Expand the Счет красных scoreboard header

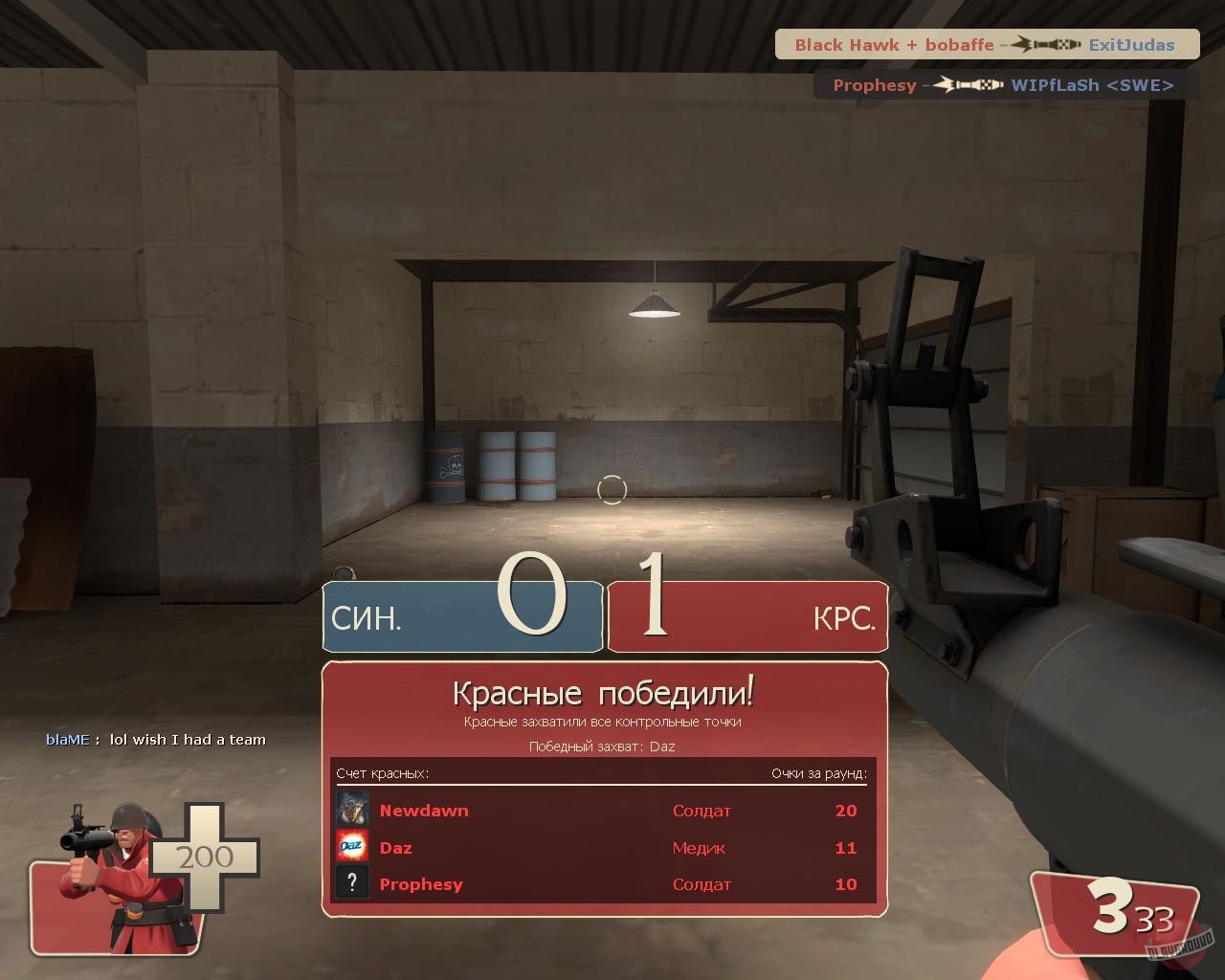tap(384, 770)
